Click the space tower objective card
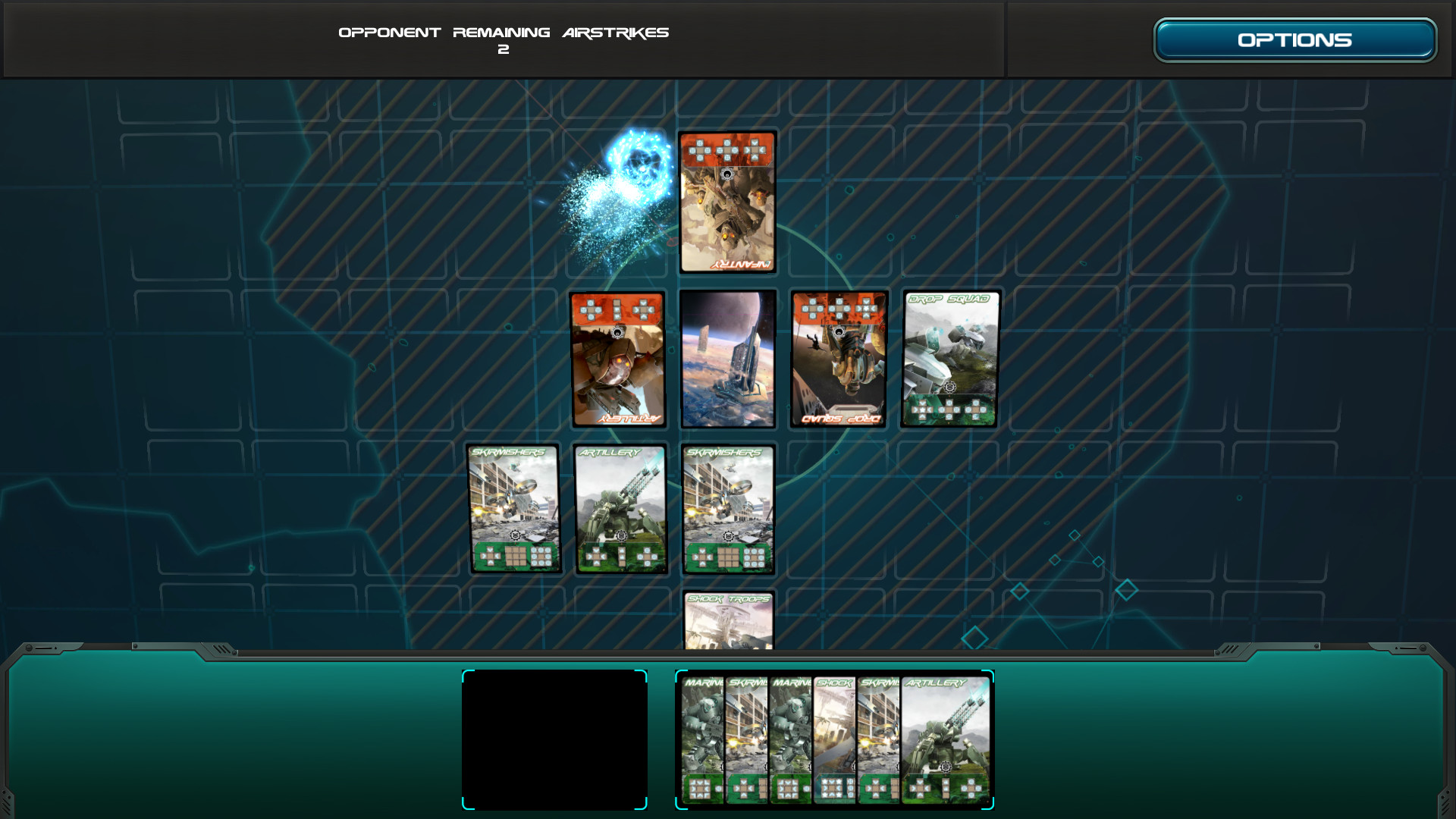This screenshot has height=819, width=1456. click(x=727, y=360)
